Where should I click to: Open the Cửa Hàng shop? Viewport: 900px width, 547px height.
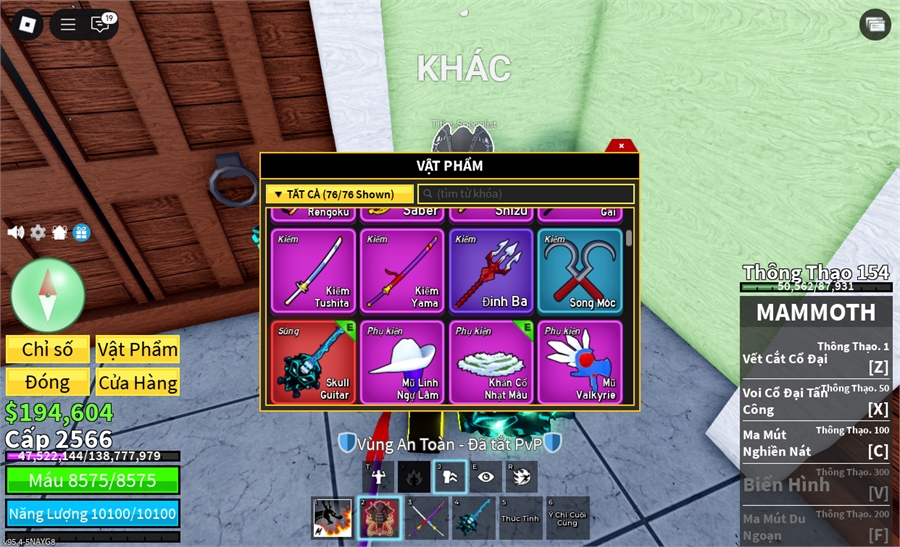click(x=138, y=382)
